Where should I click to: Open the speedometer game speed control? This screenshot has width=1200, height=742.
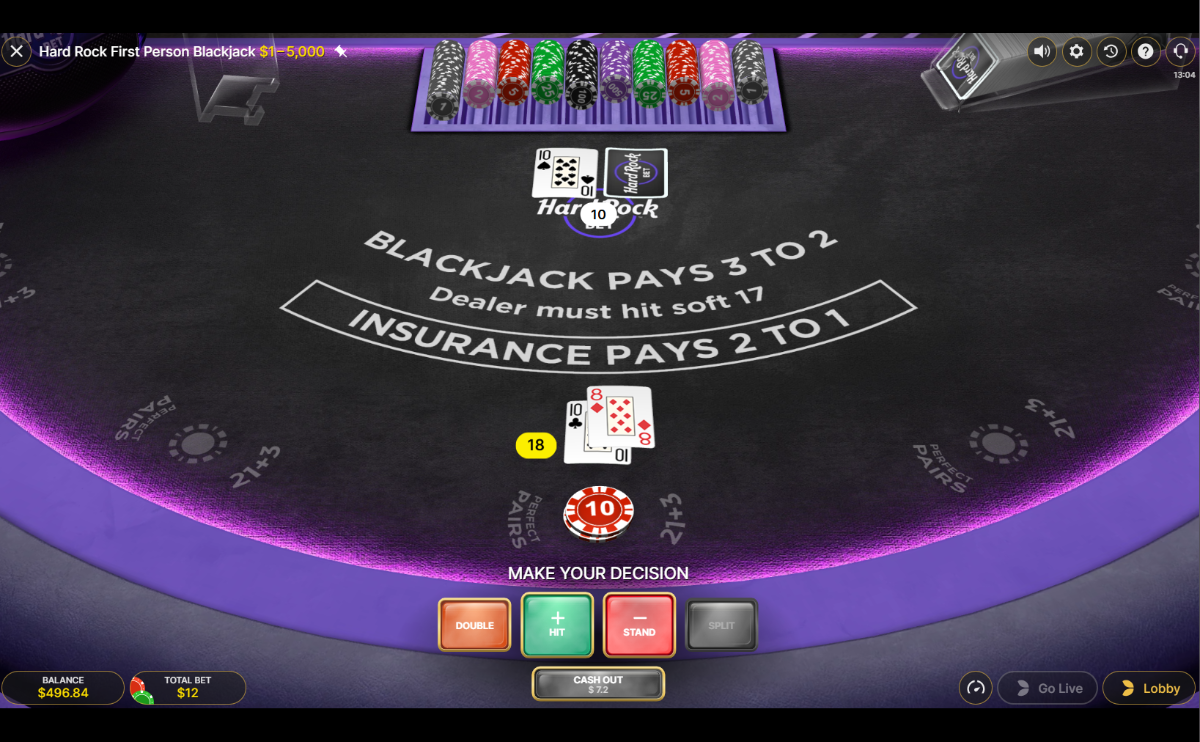(976, 688)
